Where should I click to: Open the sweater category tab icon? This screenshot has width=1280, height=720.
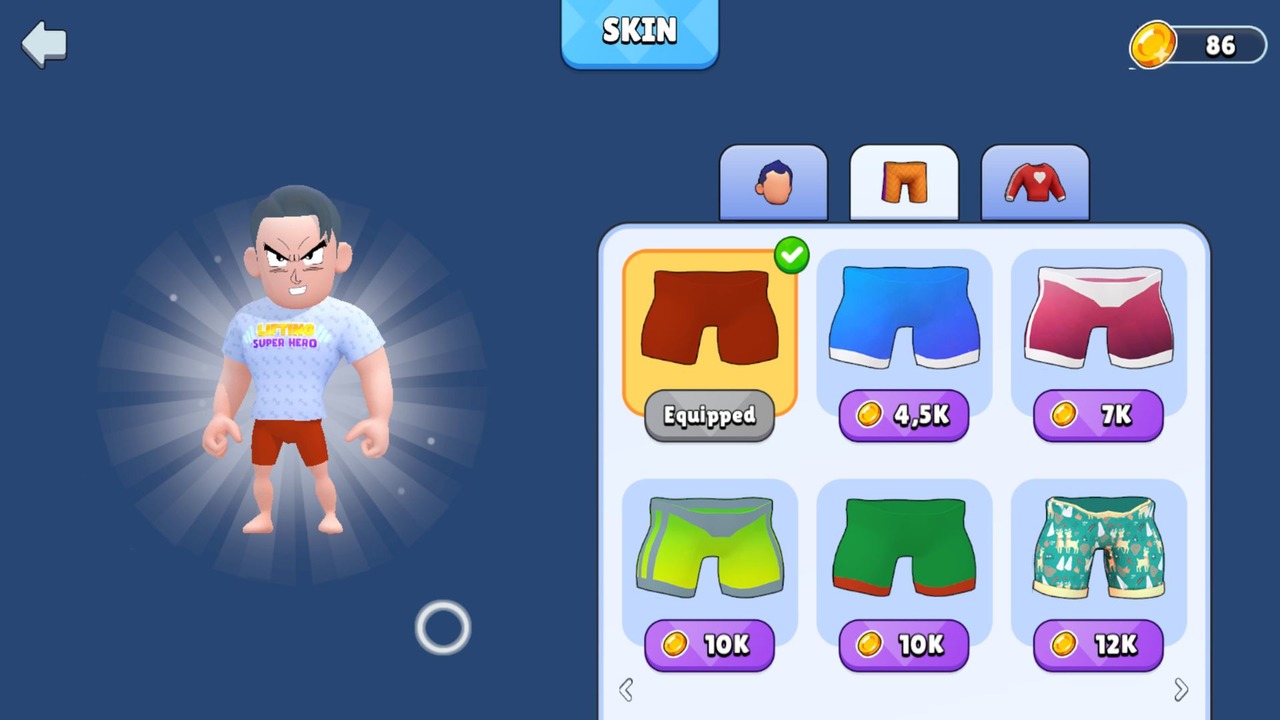(1034, 182)
